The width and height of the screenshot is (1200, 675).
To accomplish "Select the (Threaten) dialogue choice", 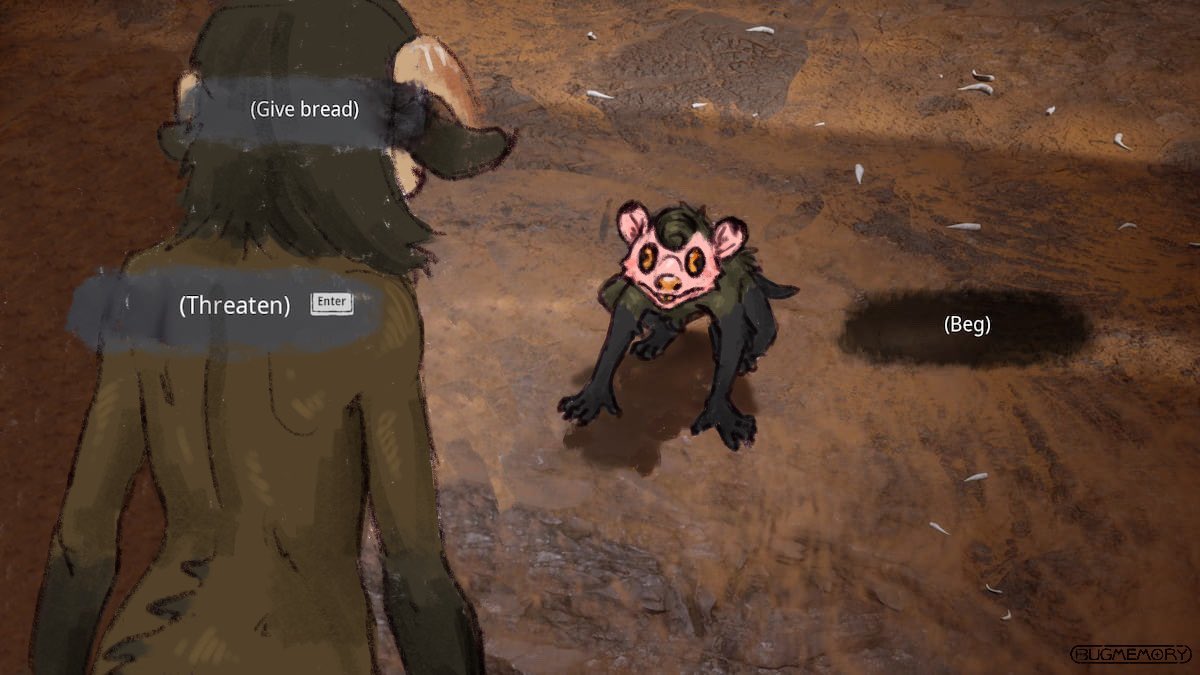I will (235, 306).
